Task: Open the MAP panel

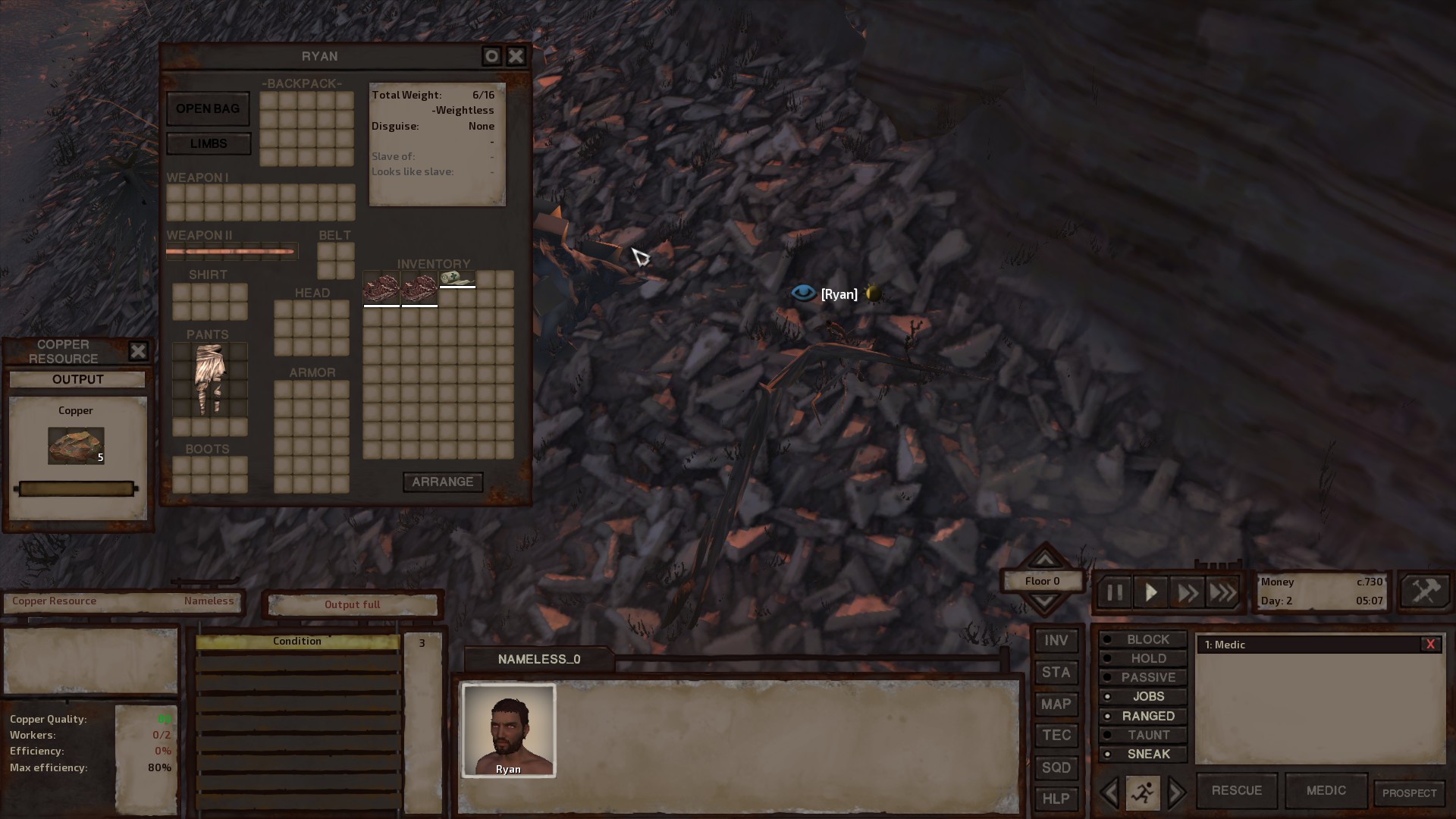Action: 1056,704
